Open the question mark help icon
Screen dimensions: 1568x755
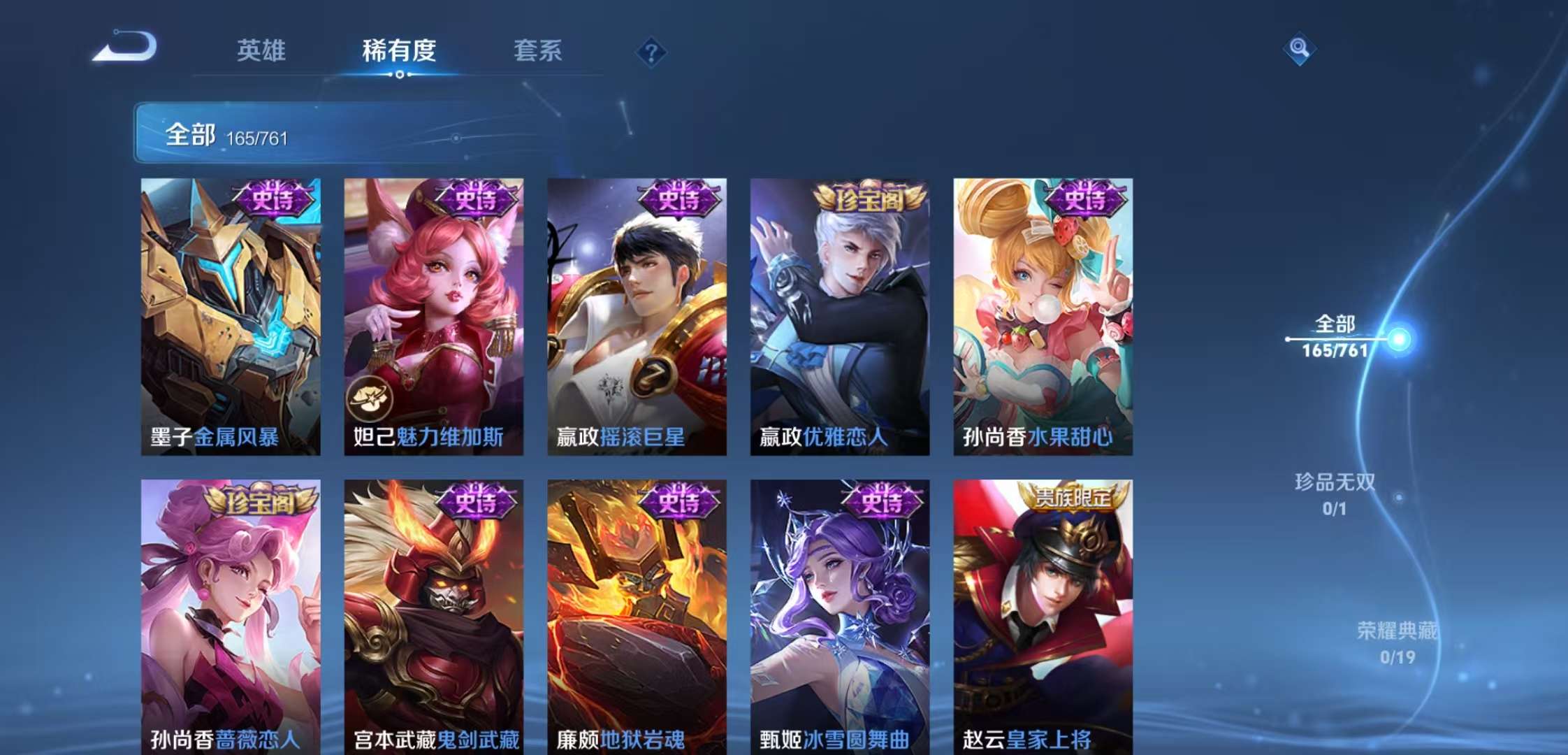651,52
